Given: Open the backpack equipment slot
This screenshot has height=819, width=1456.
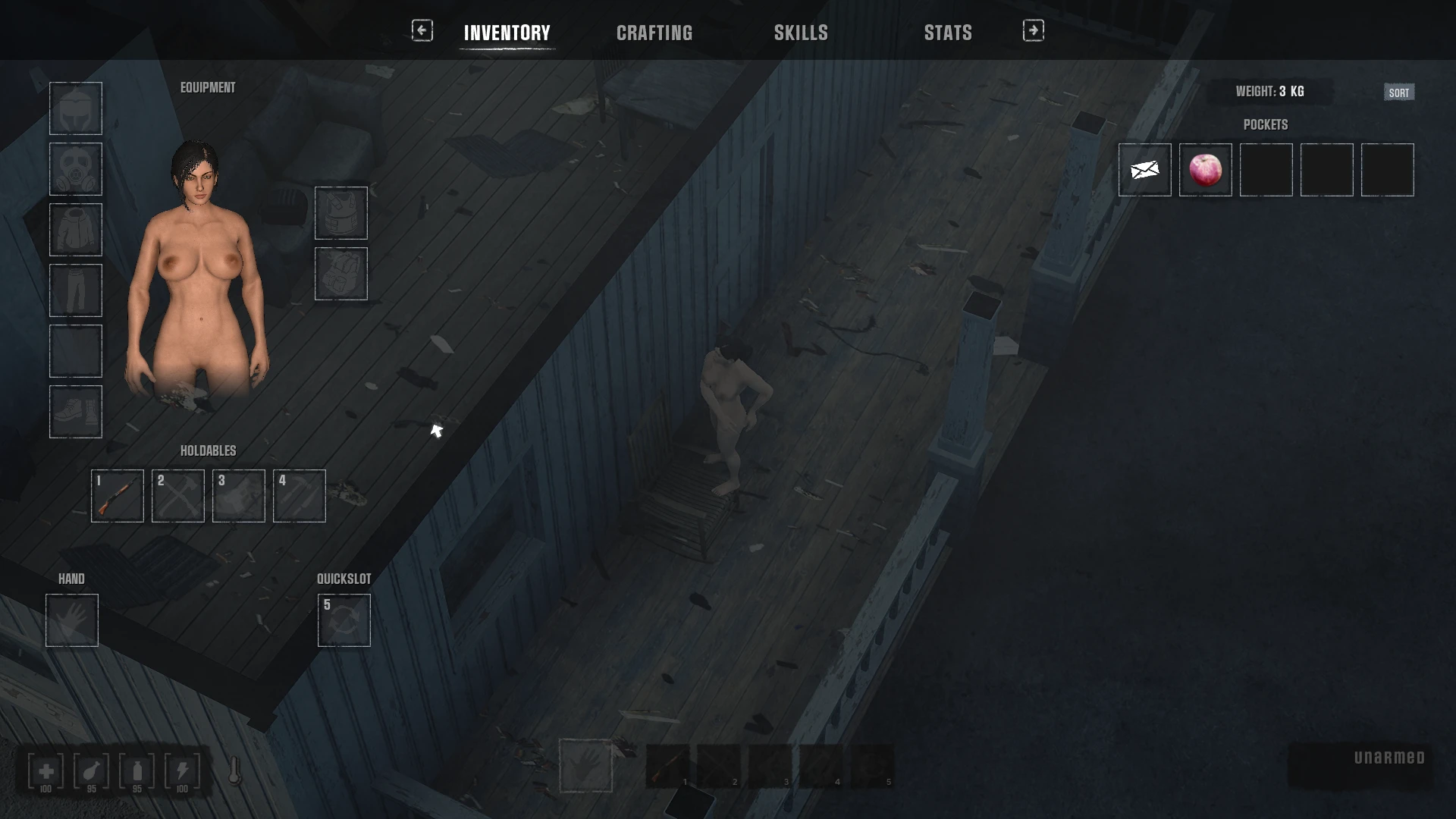Looking at the screenshot, I should click(341, 274).
